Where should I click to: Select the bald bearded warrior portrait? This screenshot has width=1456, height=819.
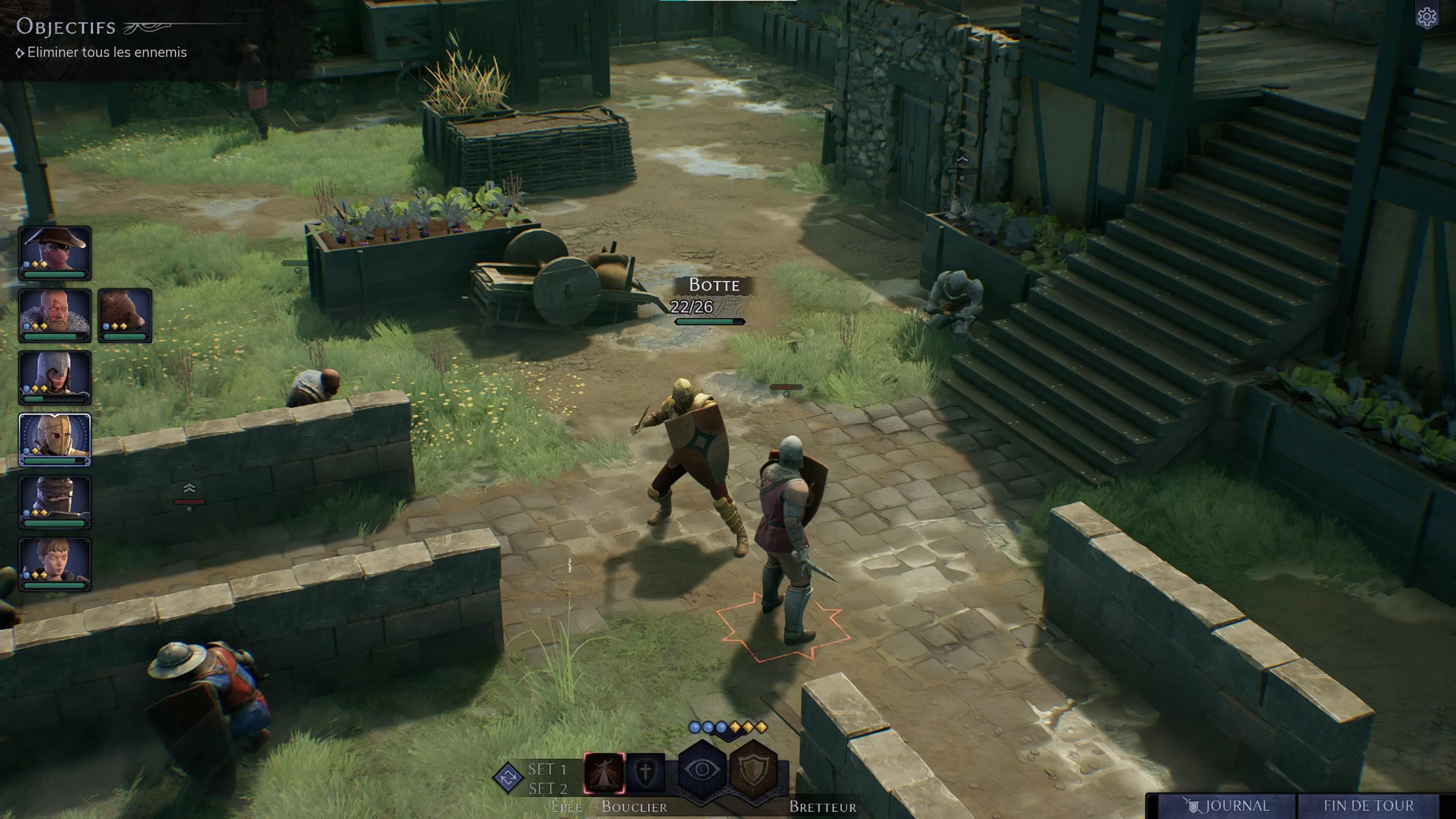[x=55, y=315]
